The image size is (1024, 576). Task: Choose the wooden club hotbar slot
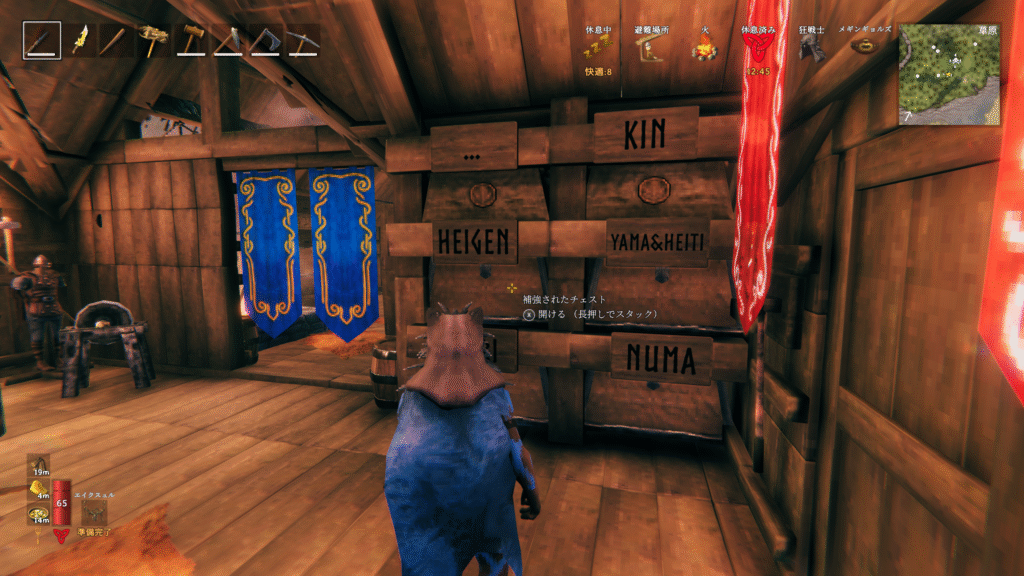[x=116, y=40]
